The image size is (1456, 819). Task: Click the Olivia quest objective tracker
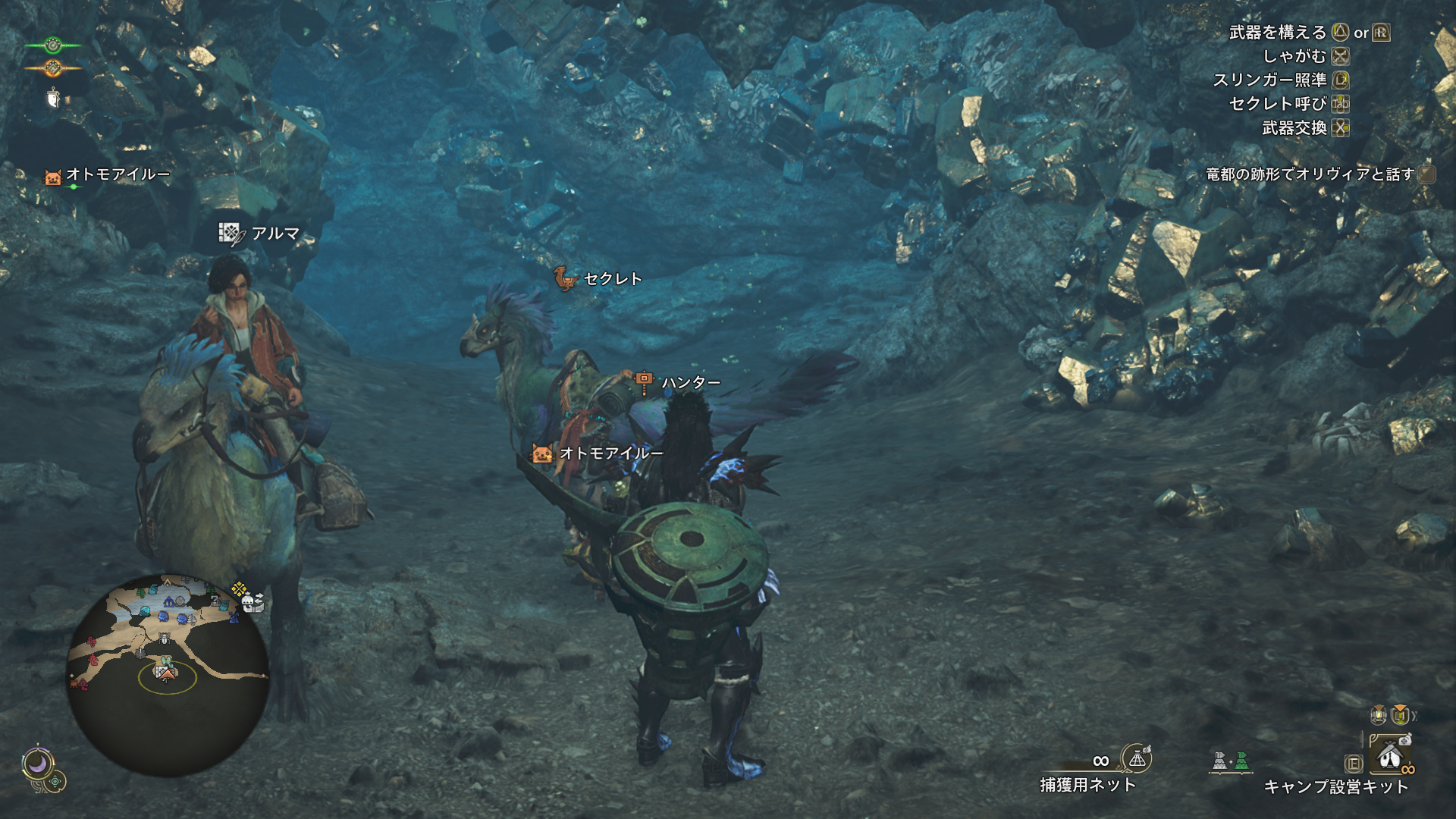[x=1310, y=174]
